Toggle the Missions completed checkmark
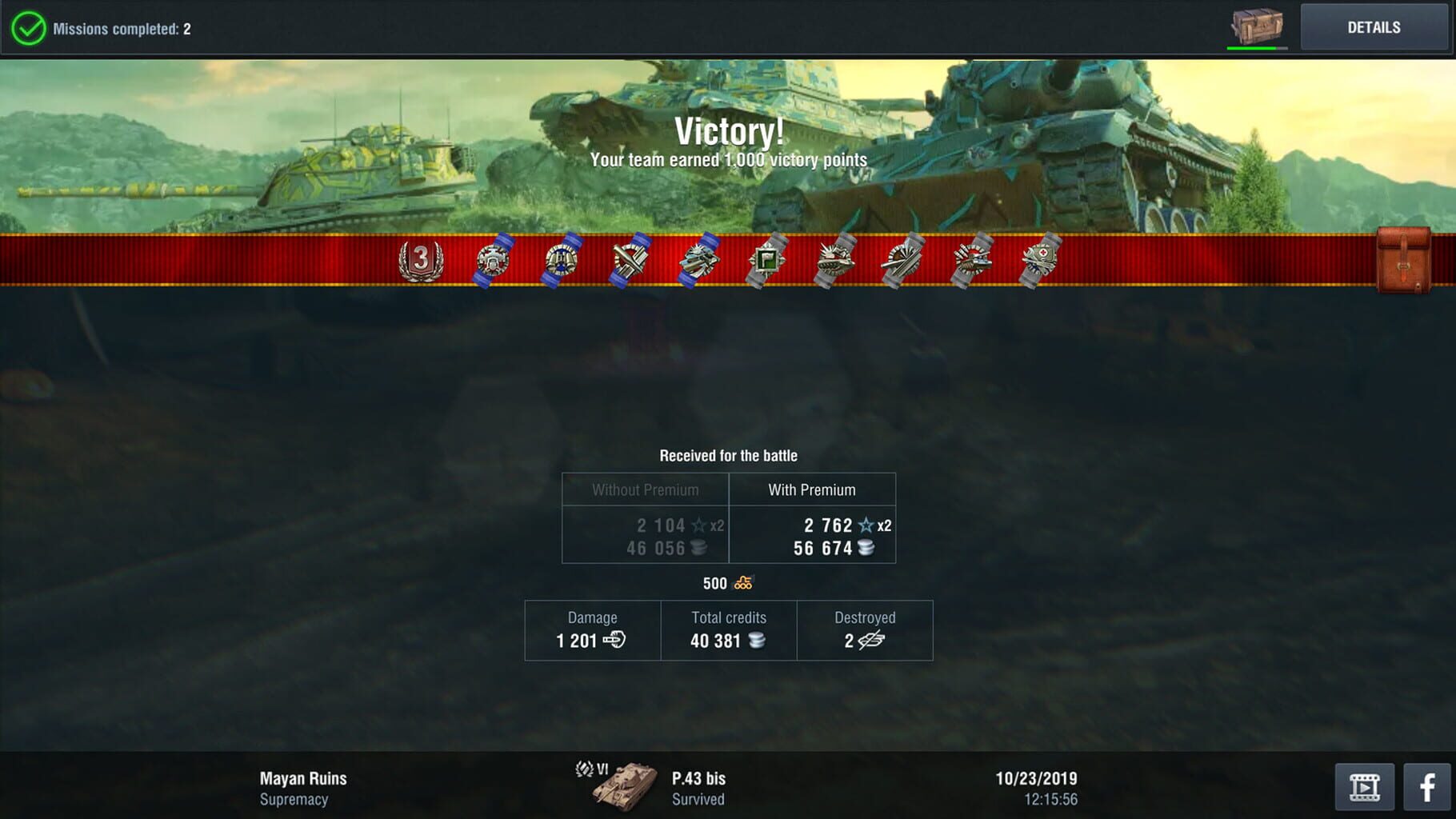 (28, 26)
